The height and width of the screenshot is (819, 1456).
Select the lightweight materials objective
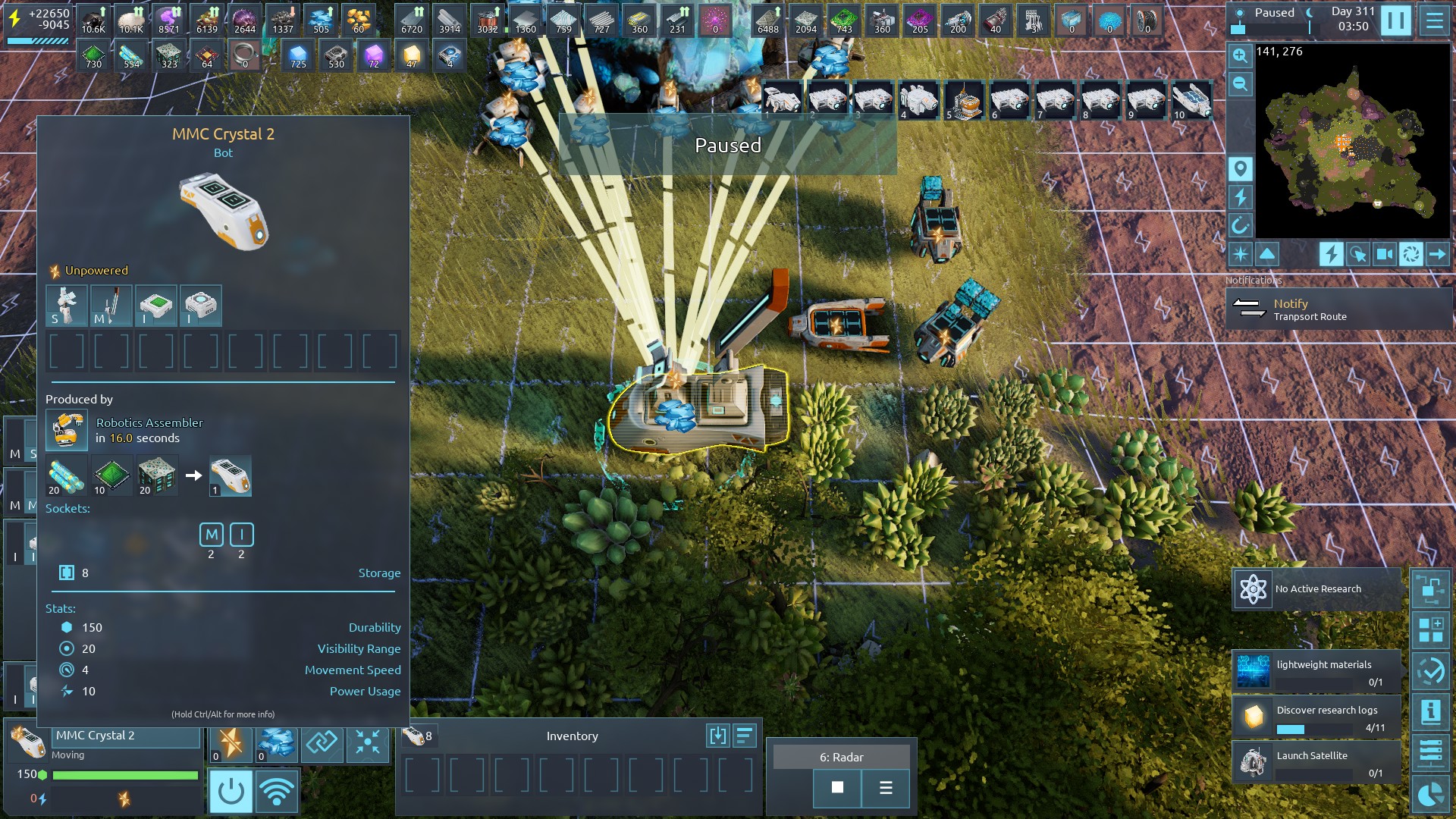(1316, 672)
